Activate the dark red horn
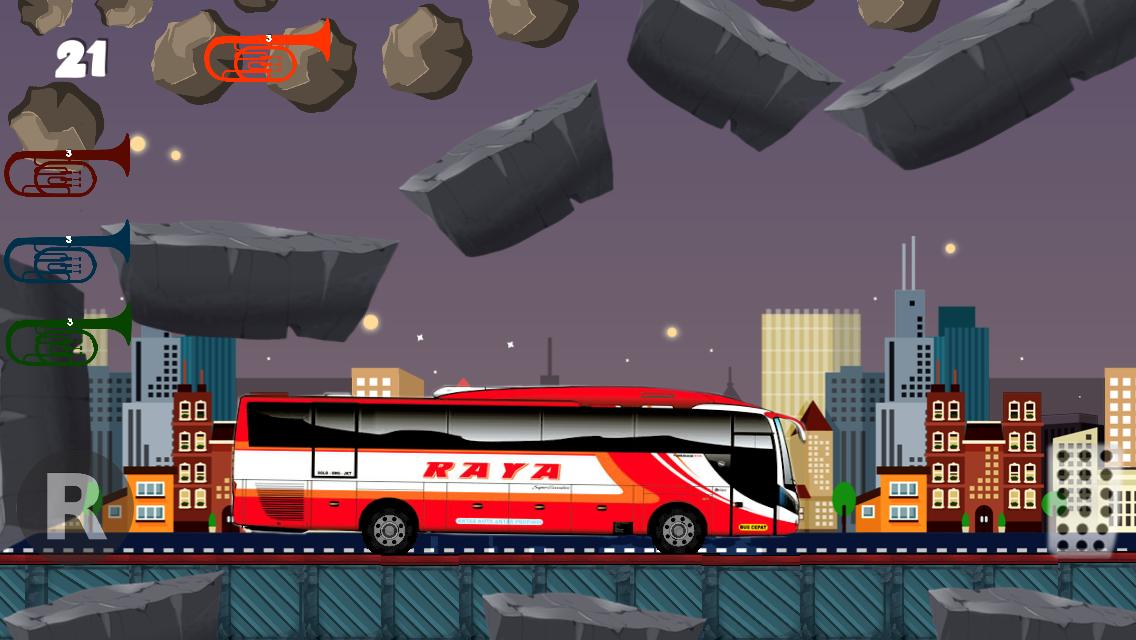 click(x=65, y=168)
